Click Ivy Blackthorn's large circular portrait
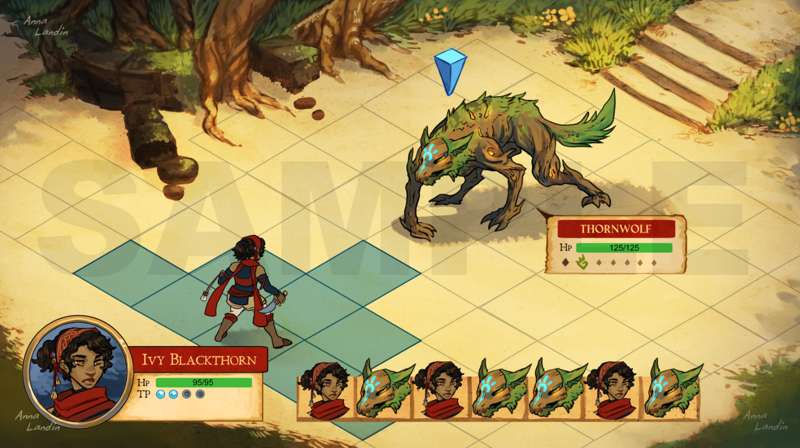The width and height of the screenshot is (800, 448). click(75, 371)
